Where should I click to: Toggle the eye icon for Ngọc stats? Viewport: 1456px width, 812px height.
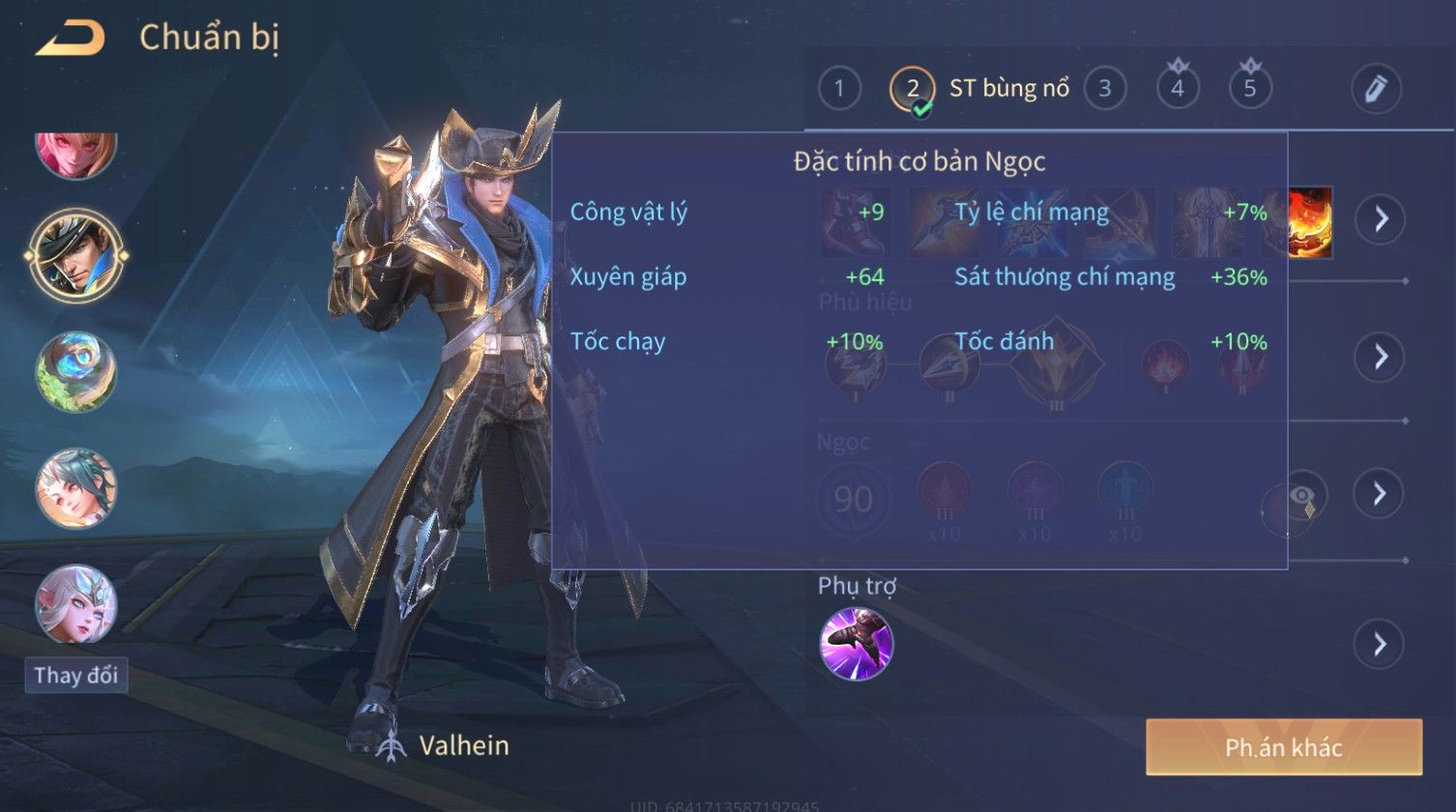[1304, 497]
